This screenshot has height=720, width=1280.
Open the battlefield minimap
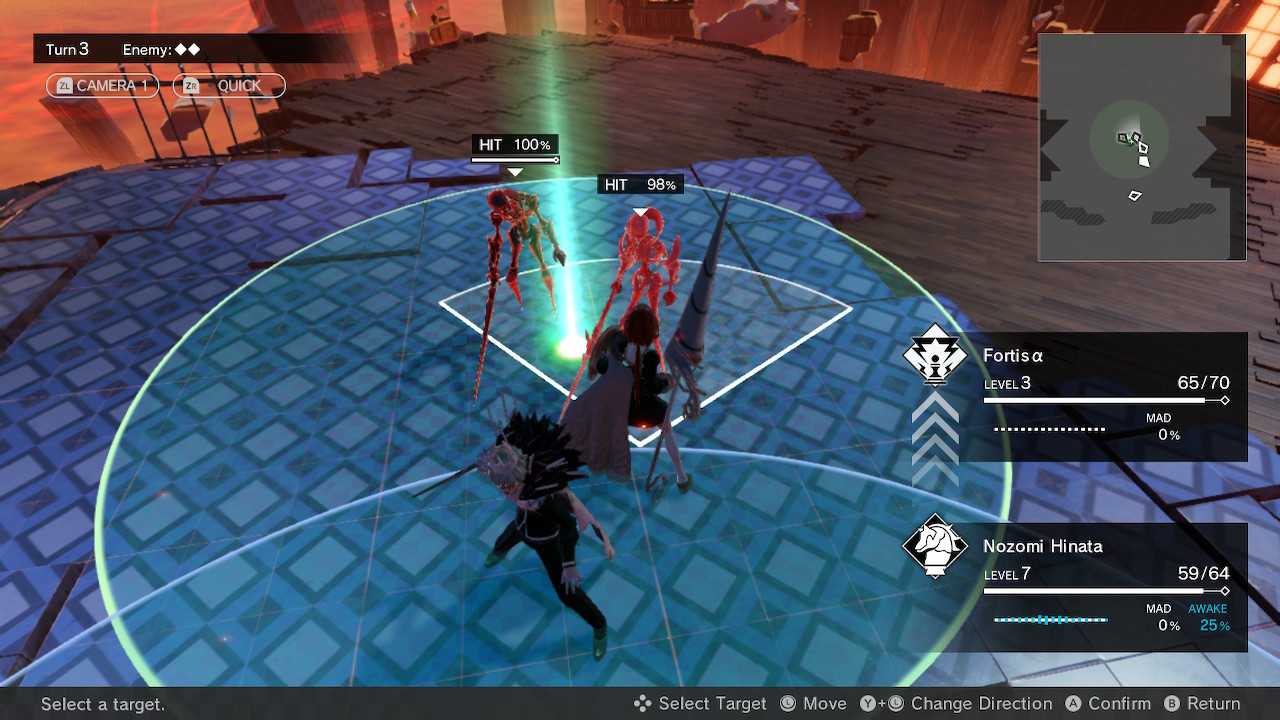(x=1141, y=147)
